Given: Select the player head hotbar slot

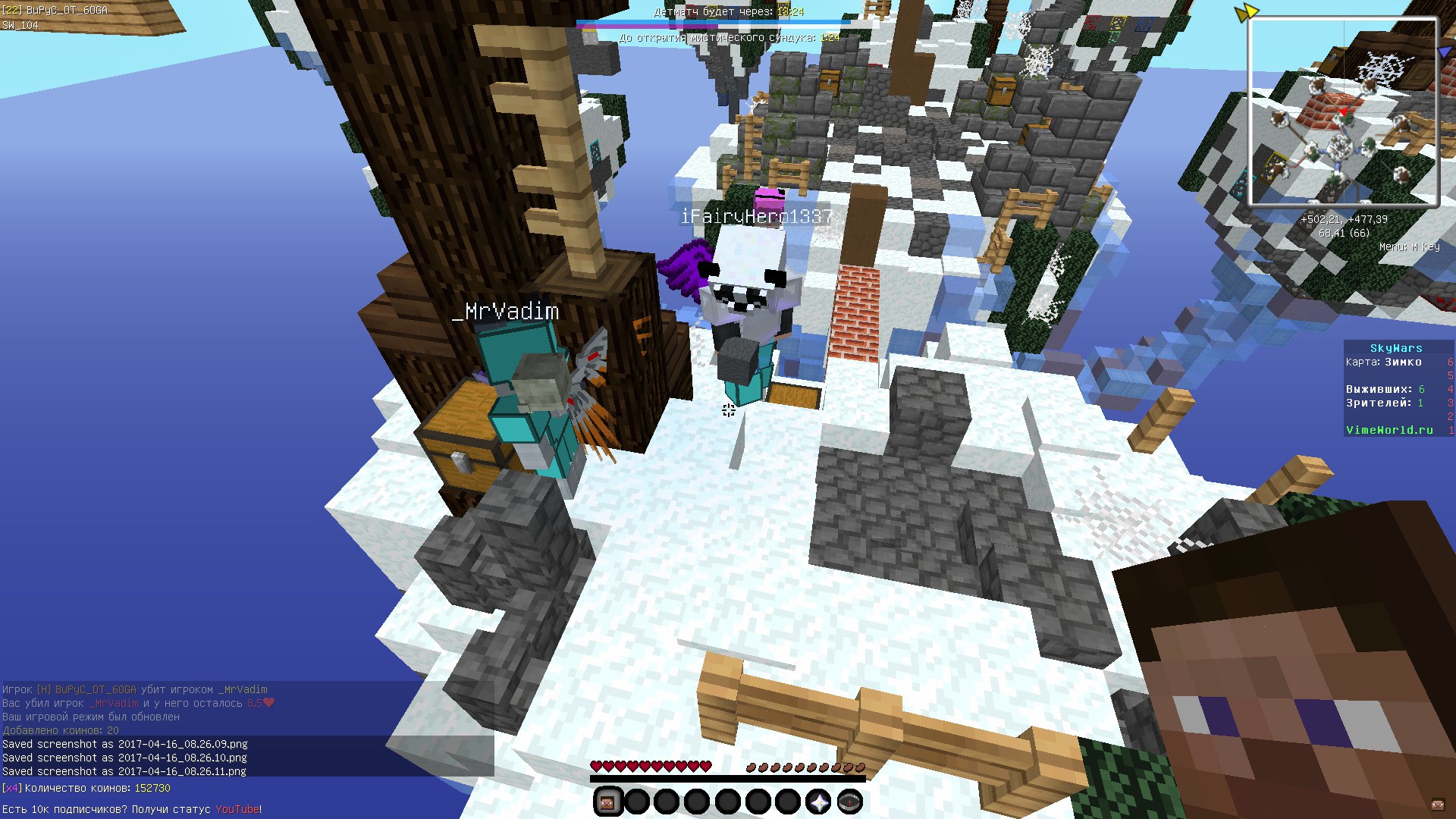Looking at the screenshot, I should pyautogui.click(x=607, y=801).
